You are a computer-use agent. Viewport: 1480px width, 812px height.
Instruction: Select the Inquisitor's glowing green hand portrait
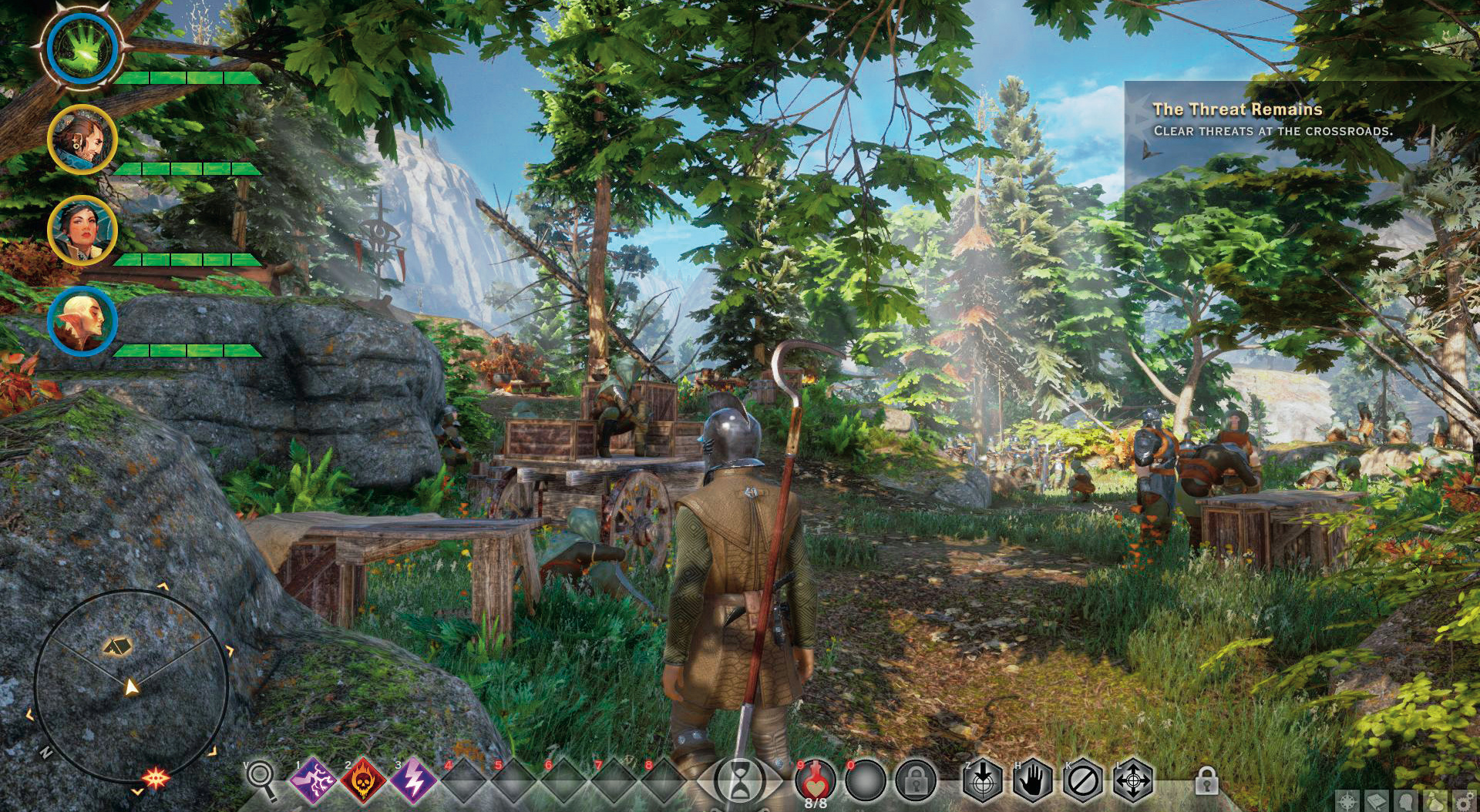point(82,49)
